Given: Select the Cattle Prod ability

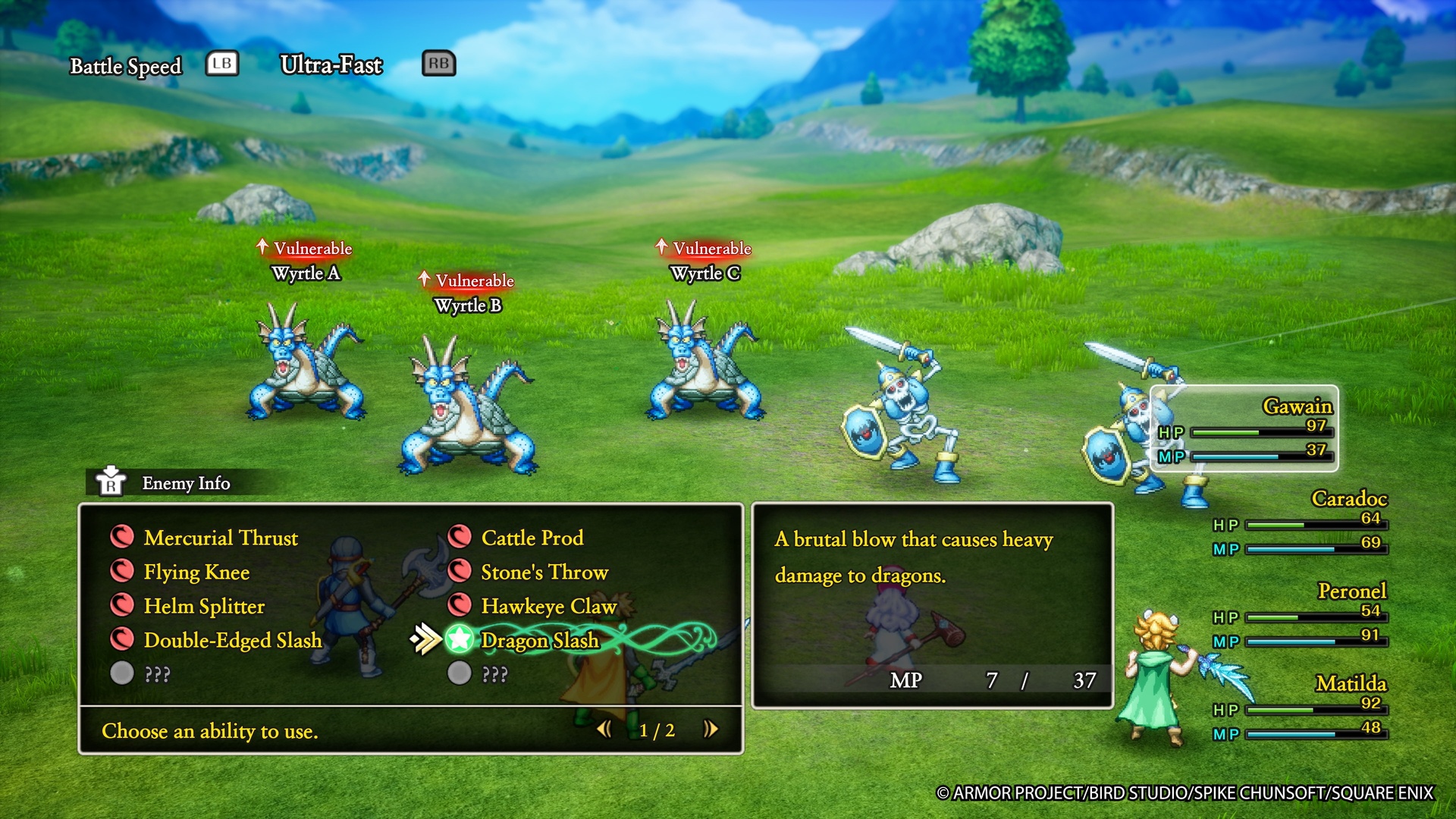Looking at the screenshot, I should tap(532, 538).
